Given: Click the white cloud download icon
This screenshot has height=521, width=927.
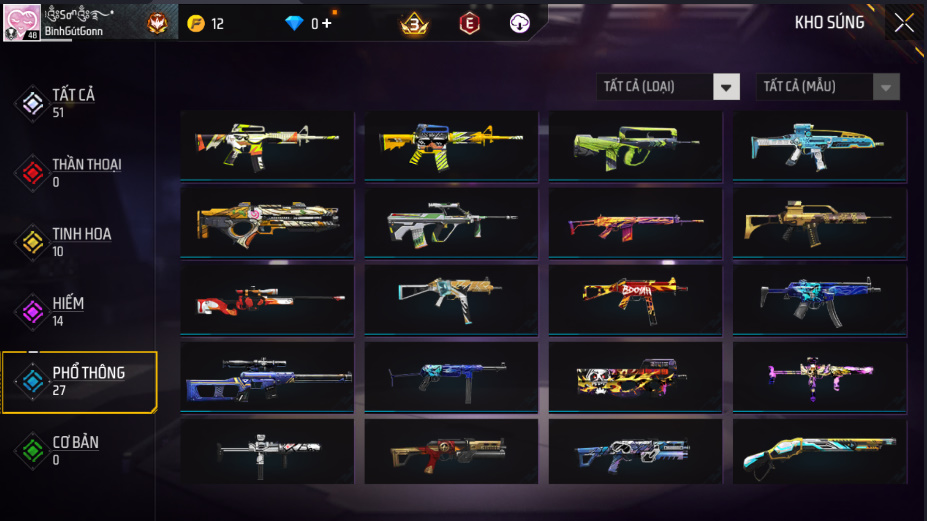Looking at the screenshot, I should tap(519, 23).
